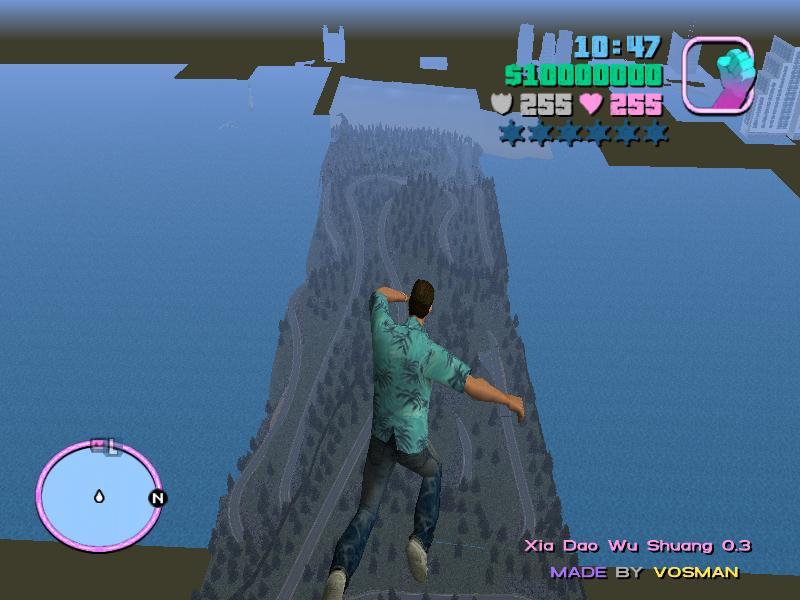Select the fist weapon icon
The image size is (800, 600).
(717, 72)
